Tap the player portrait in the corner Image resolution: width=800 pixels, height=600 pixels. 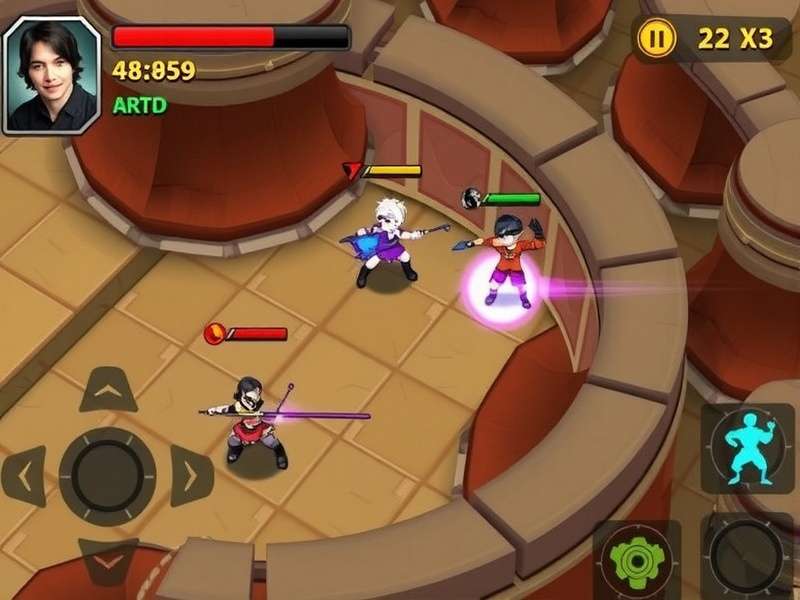[x=51, y=75]
